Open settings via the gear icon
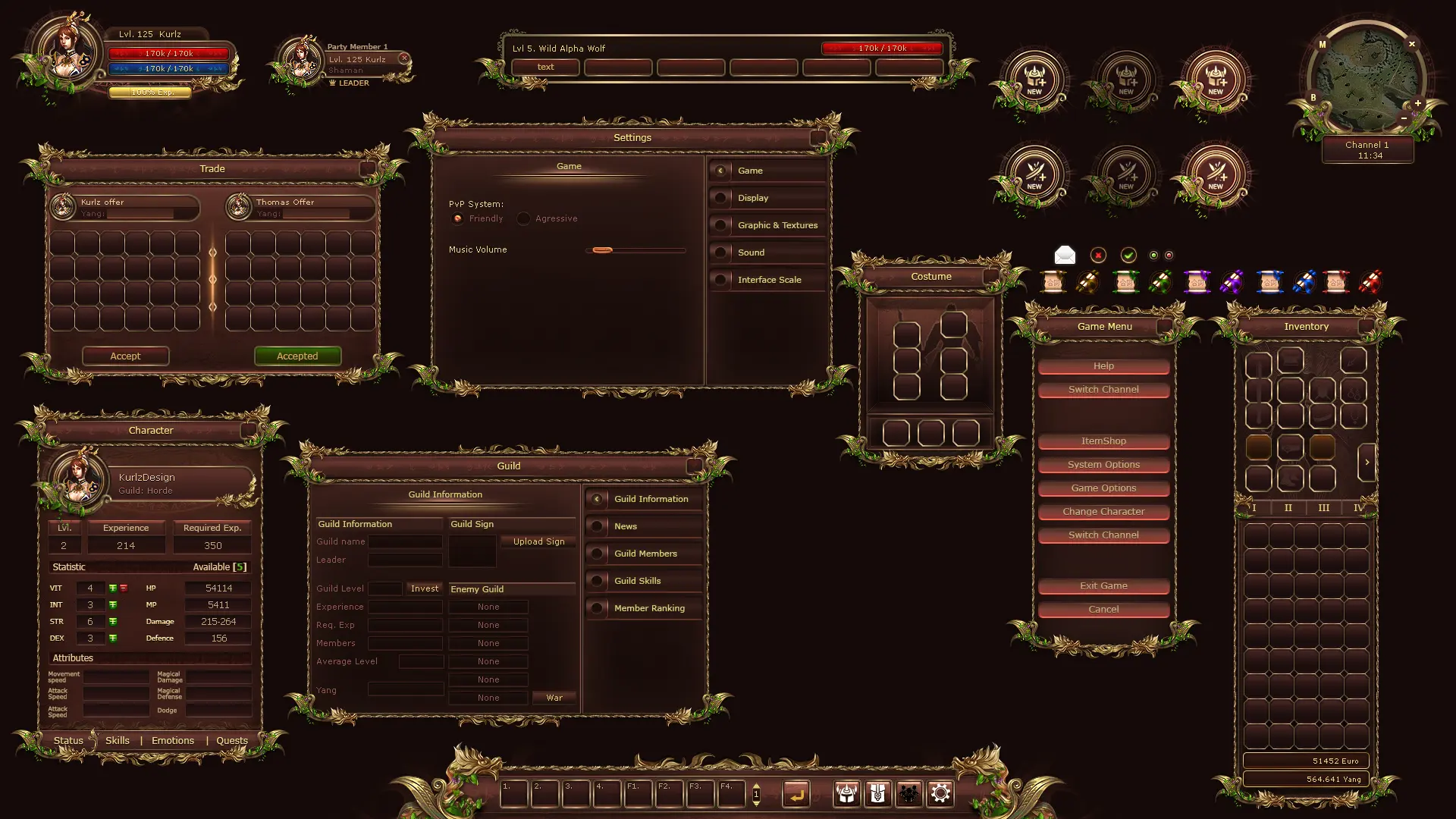 [940, 793]
